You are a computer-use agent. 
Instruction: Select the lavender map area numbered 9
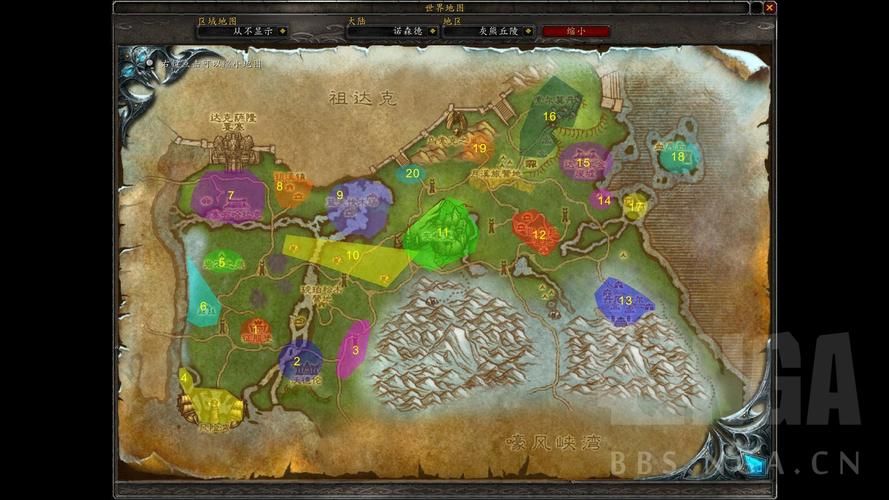pos(357,205)
